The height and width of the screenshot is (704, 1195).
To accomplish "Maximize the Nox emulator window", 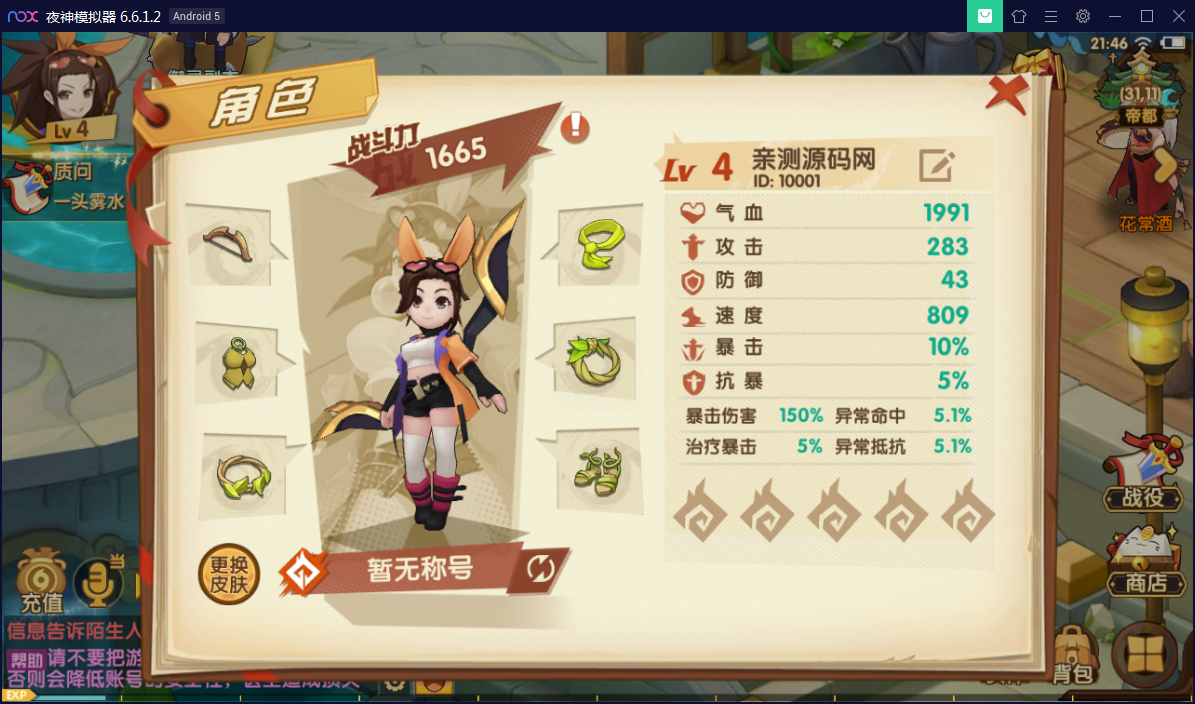I will click(1147, 16).
